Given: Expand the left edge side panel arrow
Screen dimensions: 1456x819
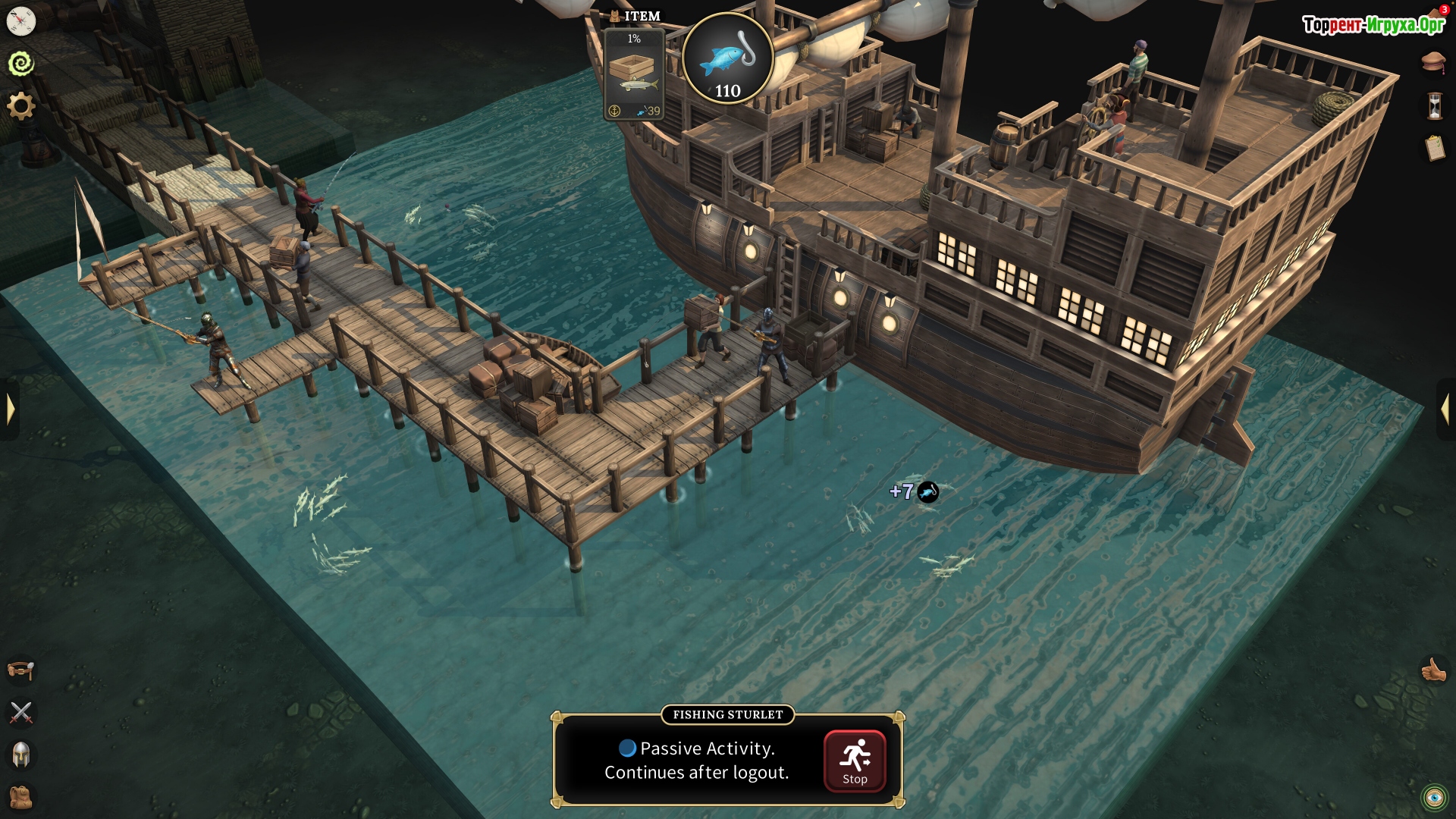Looking at the screenshot, I should coord(10,409).
